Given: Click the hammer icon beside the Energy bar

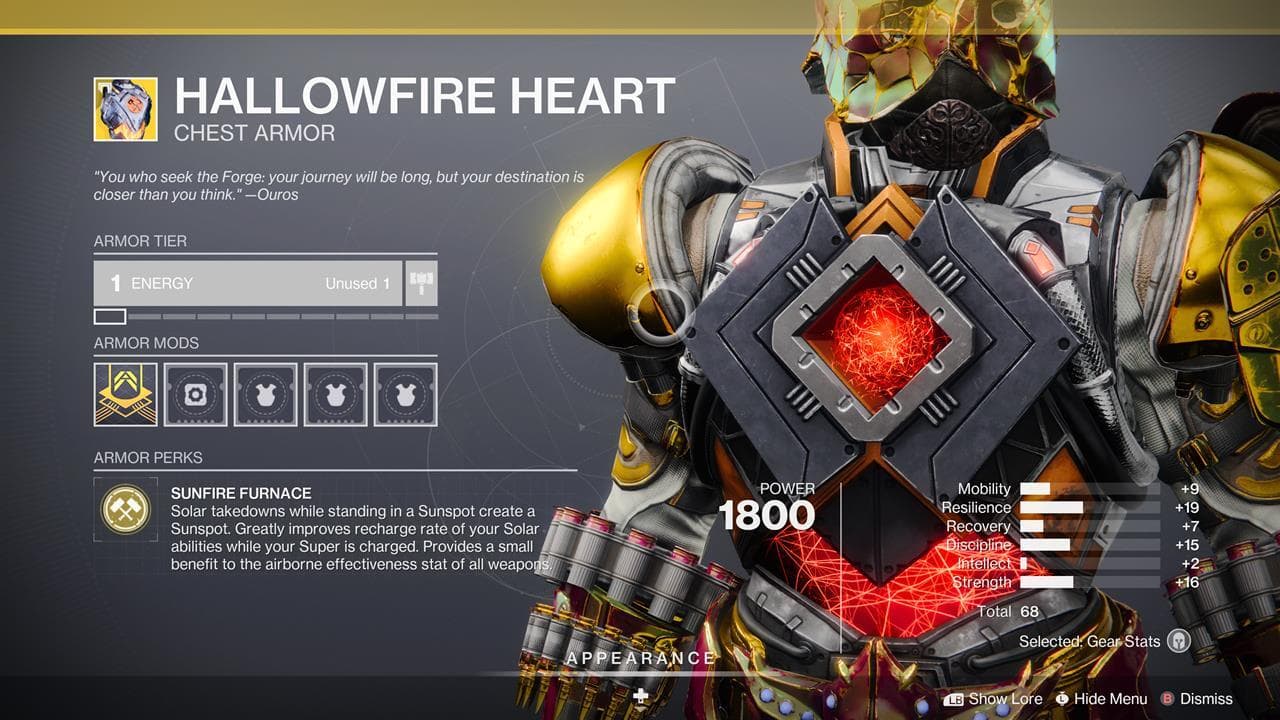Looking at the screenshot, I should pyautogui.click(x=419, y=283).
